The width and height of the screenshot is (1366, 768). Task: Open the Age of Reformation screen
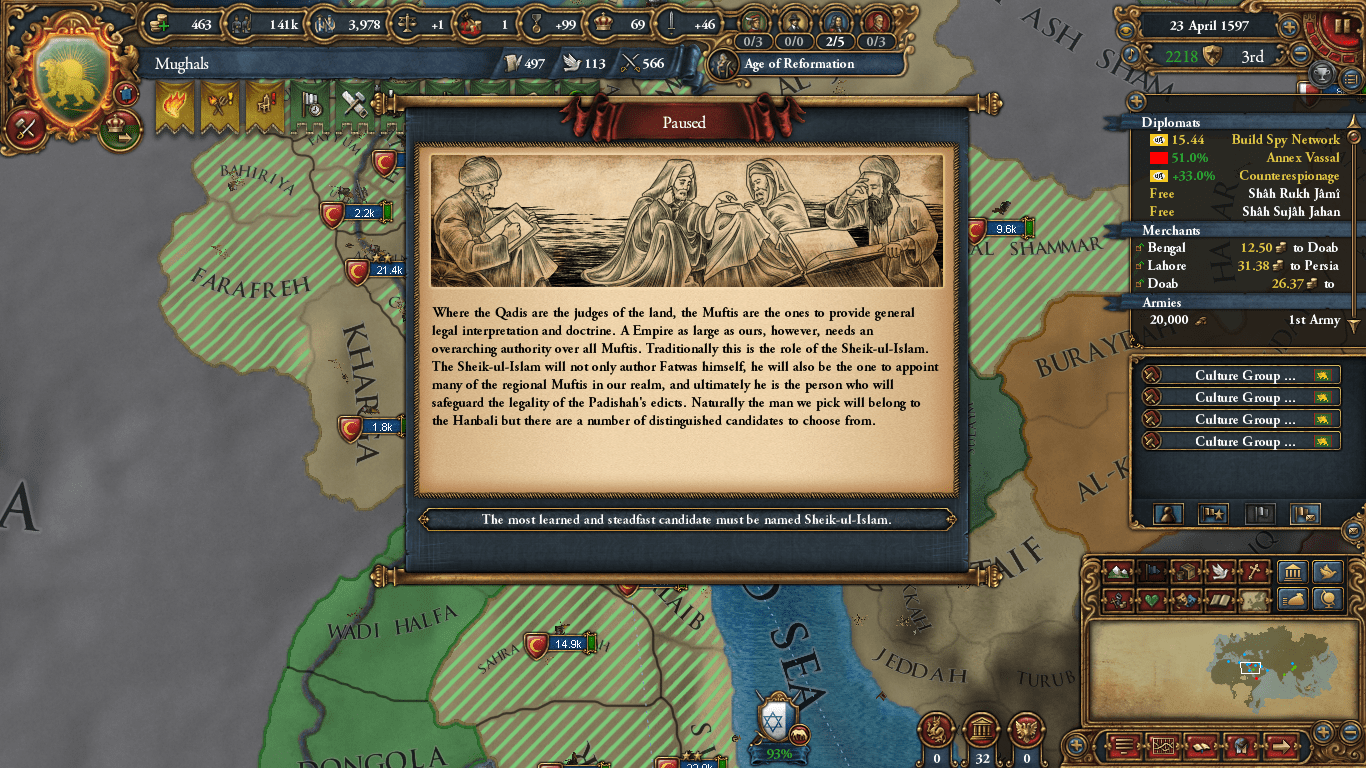800,63
